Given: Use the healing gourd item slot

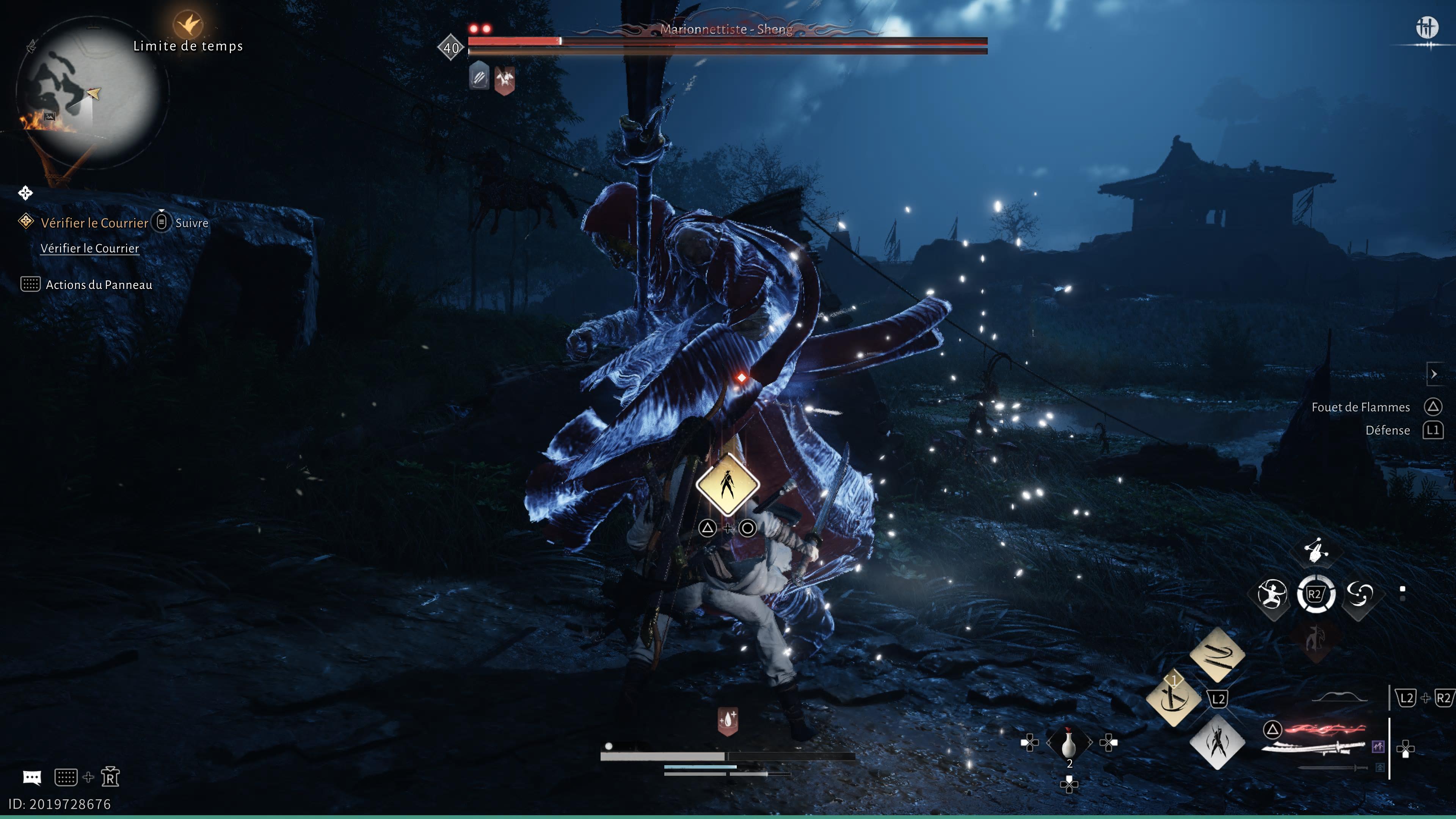Looking at the screenshot, I should pos(1068,743).
